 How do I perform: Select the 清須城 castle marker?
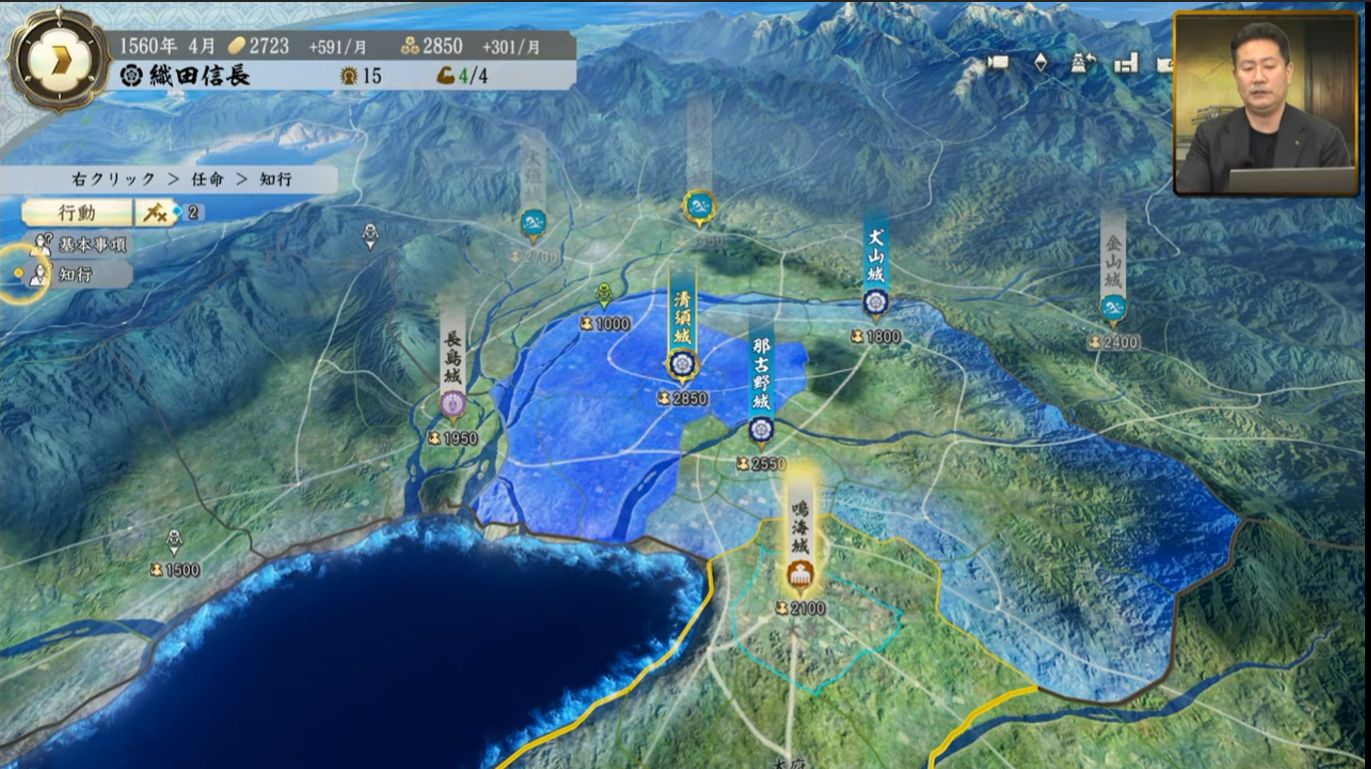click(681, 365)
